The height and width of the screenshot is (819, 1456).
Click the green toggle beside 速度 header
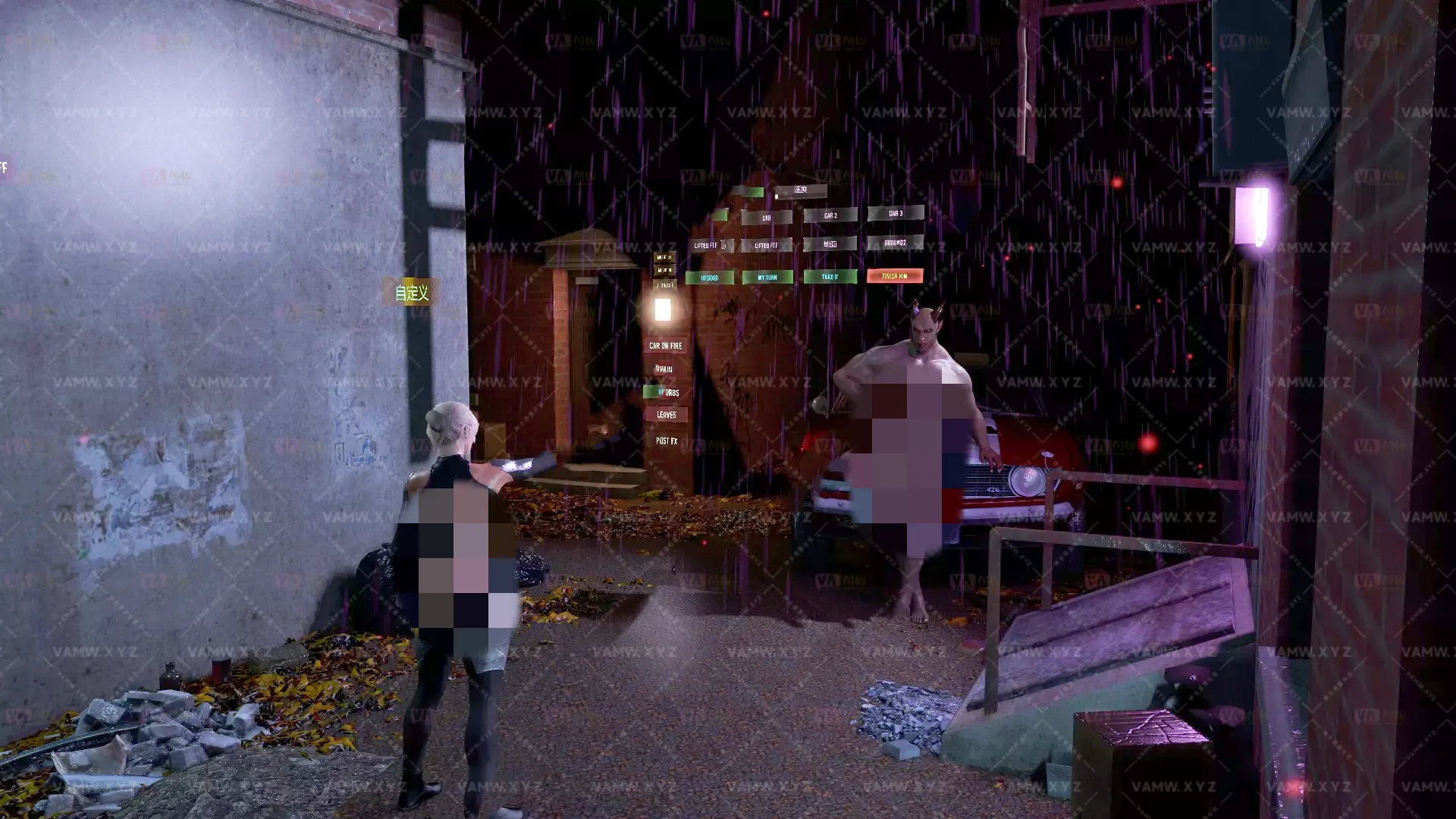click(x=752, y=191)
